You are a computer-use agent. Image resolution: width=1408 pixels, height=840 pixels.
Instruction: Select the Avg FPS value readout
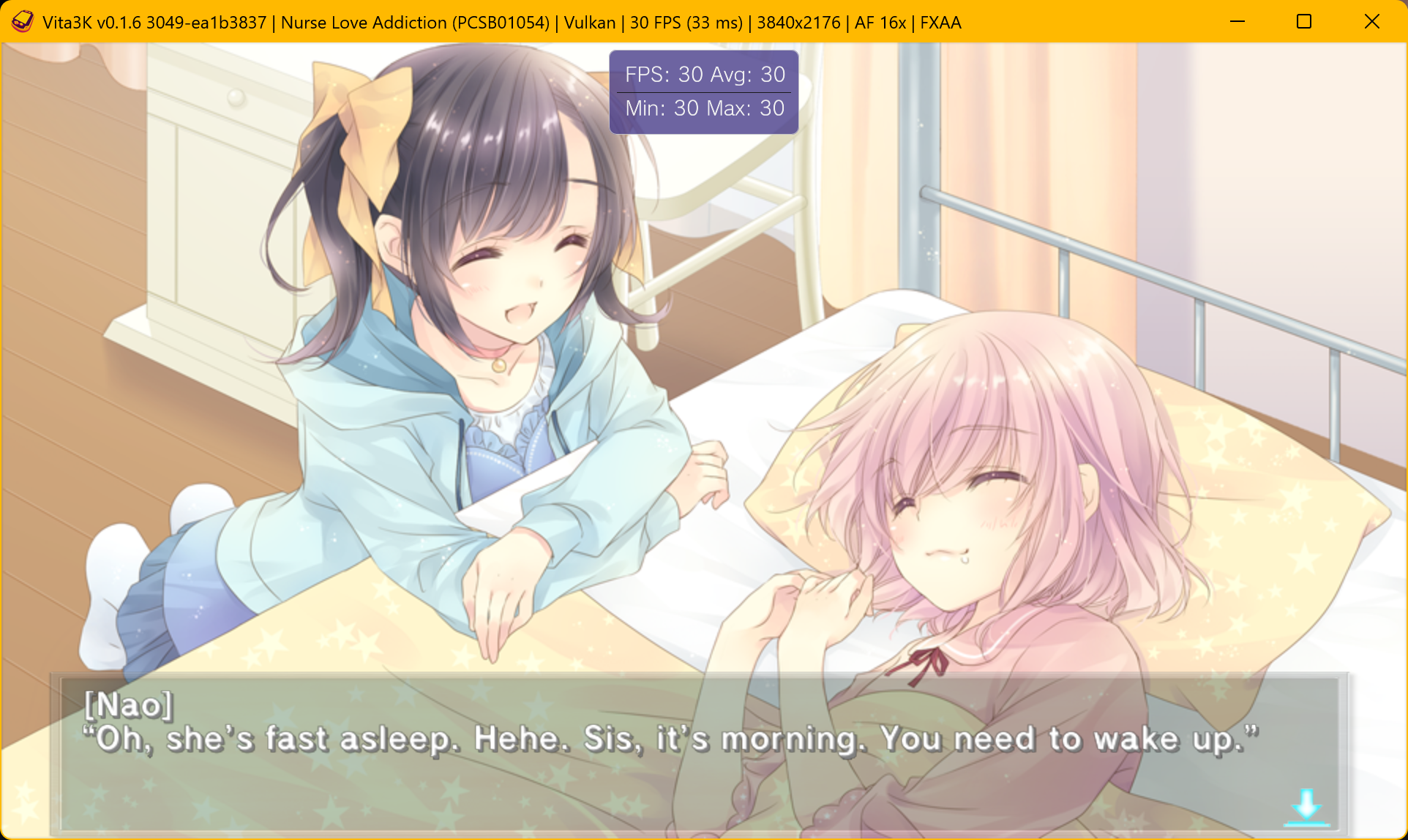tap(748, 74)
